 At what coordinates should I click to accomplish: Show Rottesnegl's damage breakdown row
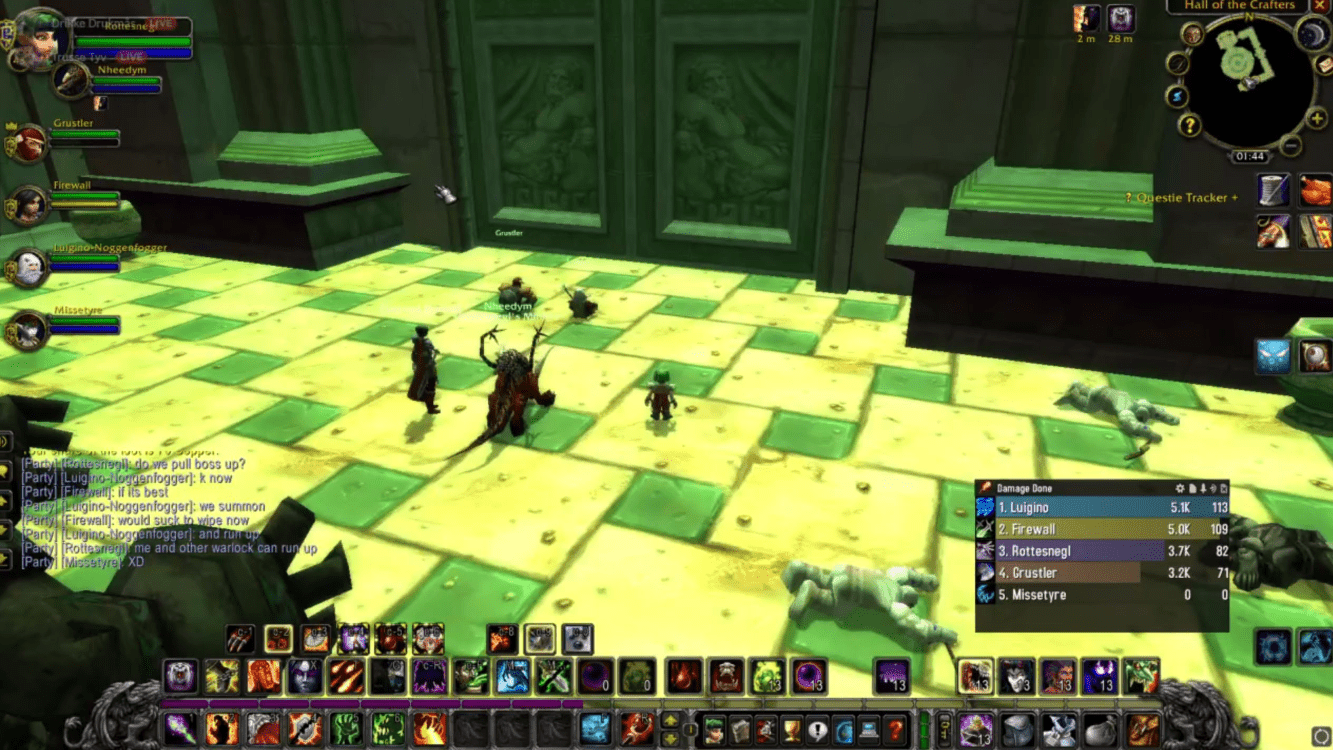tap(1102, 551)
